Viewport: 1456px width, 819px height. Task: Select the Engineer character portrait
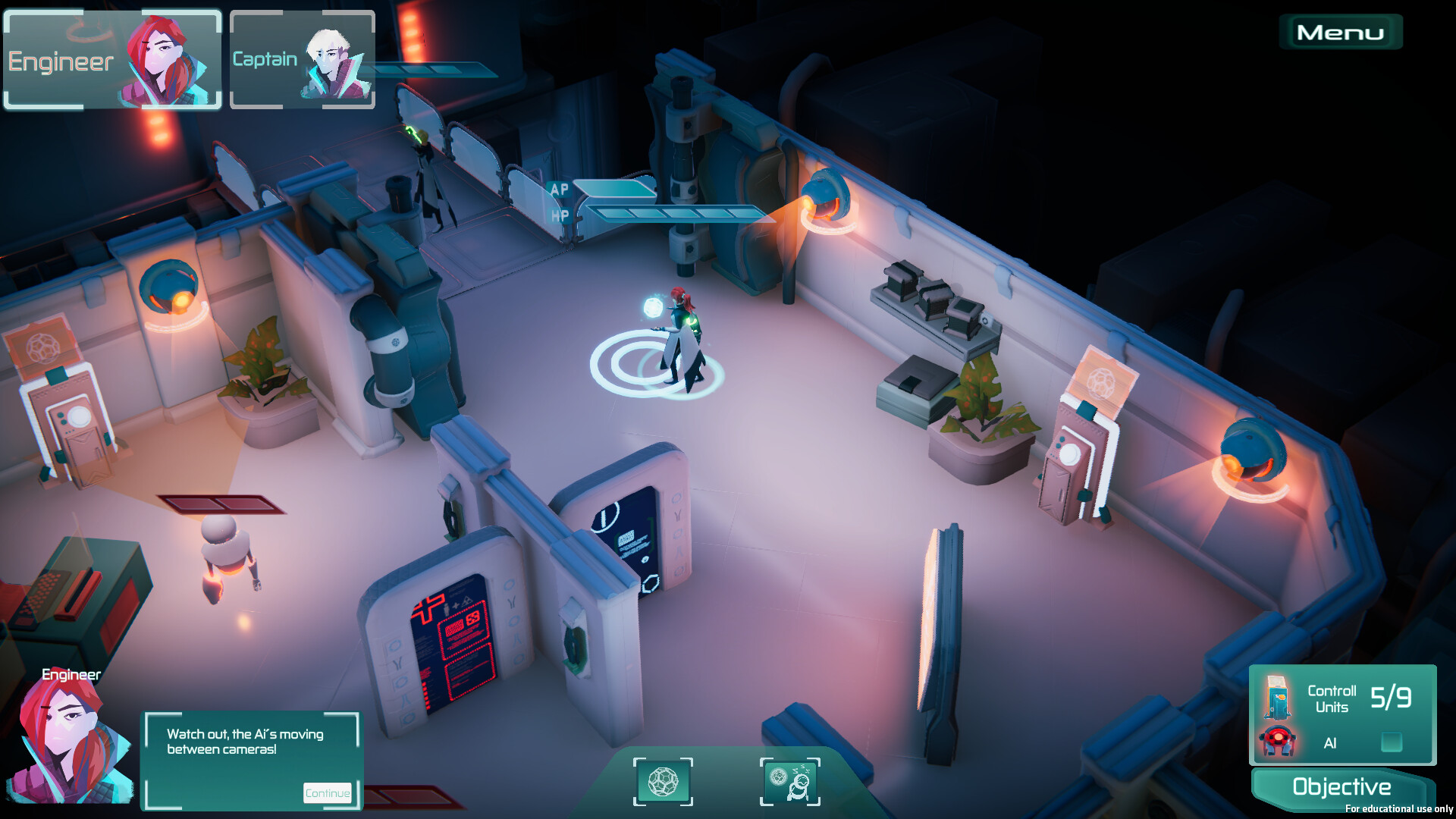113,60
